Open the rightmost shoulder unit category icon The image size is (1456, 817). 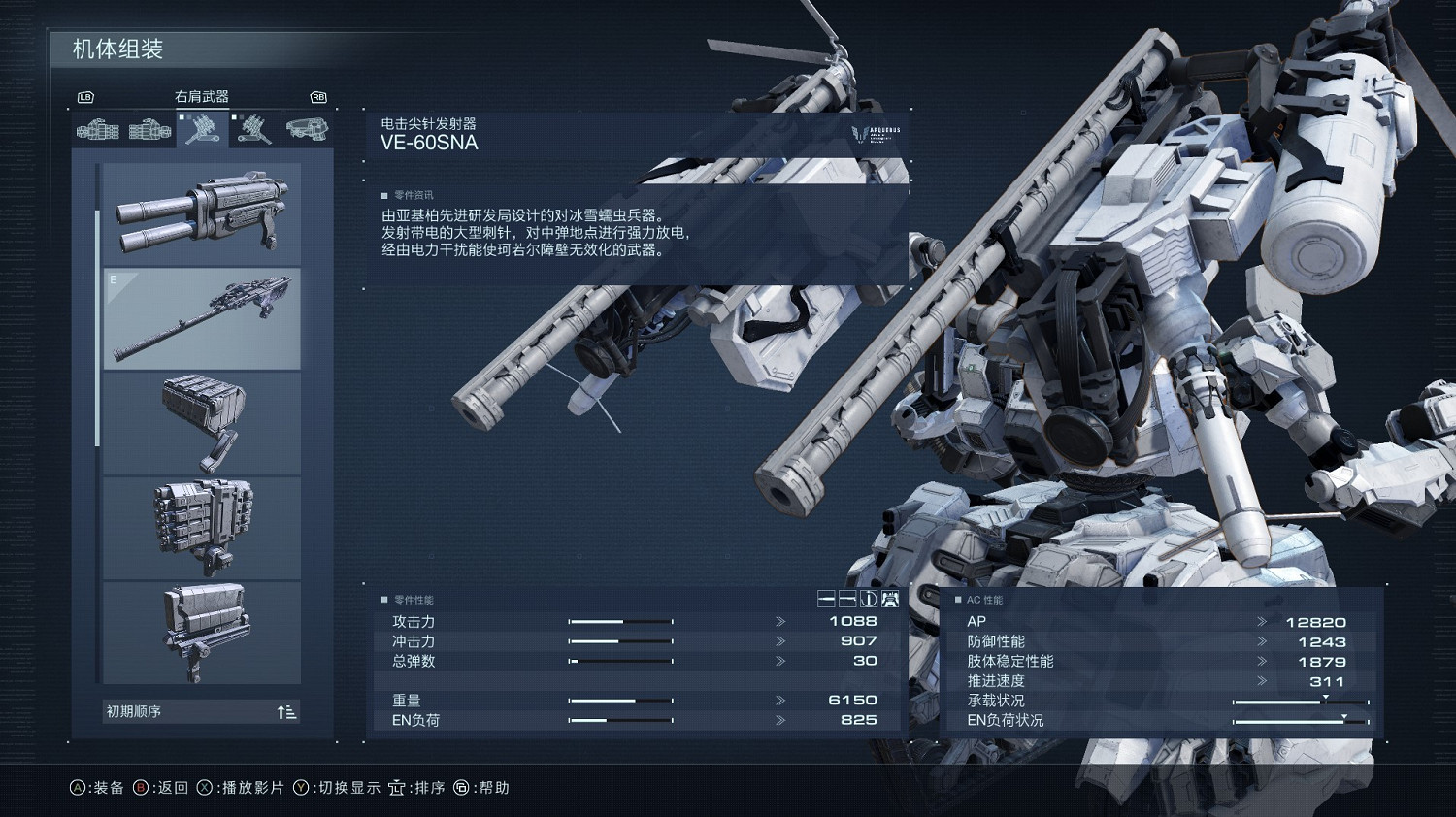point(306,129)
